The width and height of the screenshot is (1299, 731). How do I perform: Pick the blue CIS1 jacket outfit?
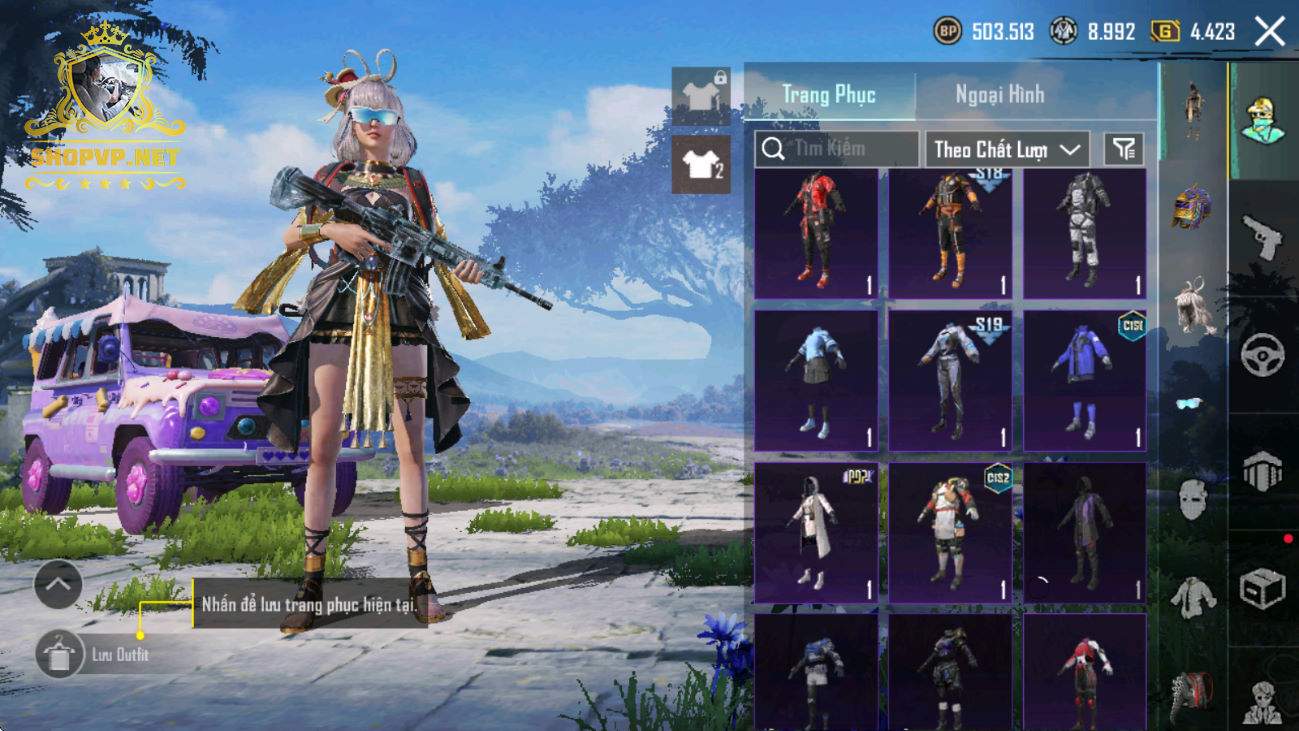(x=1084, y=381)
